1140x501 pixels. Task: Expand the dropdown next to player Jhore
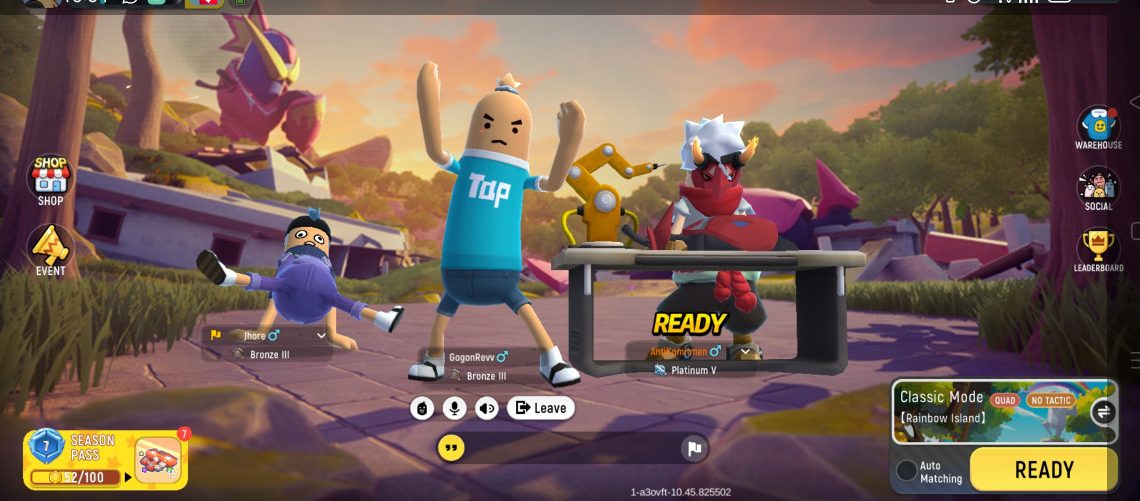[x=321, y=336]
